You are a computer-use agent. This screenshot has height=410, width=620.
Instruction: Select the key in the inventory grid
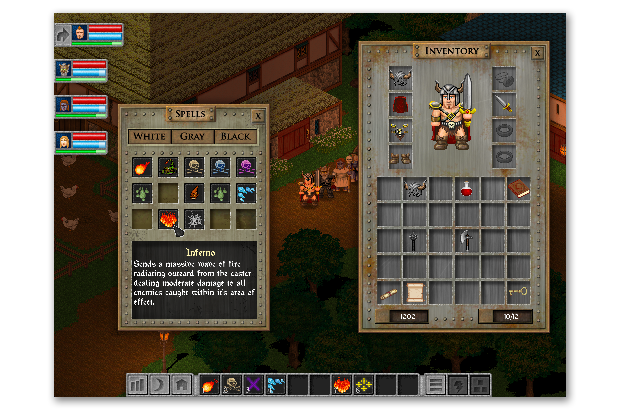point(517,291)
